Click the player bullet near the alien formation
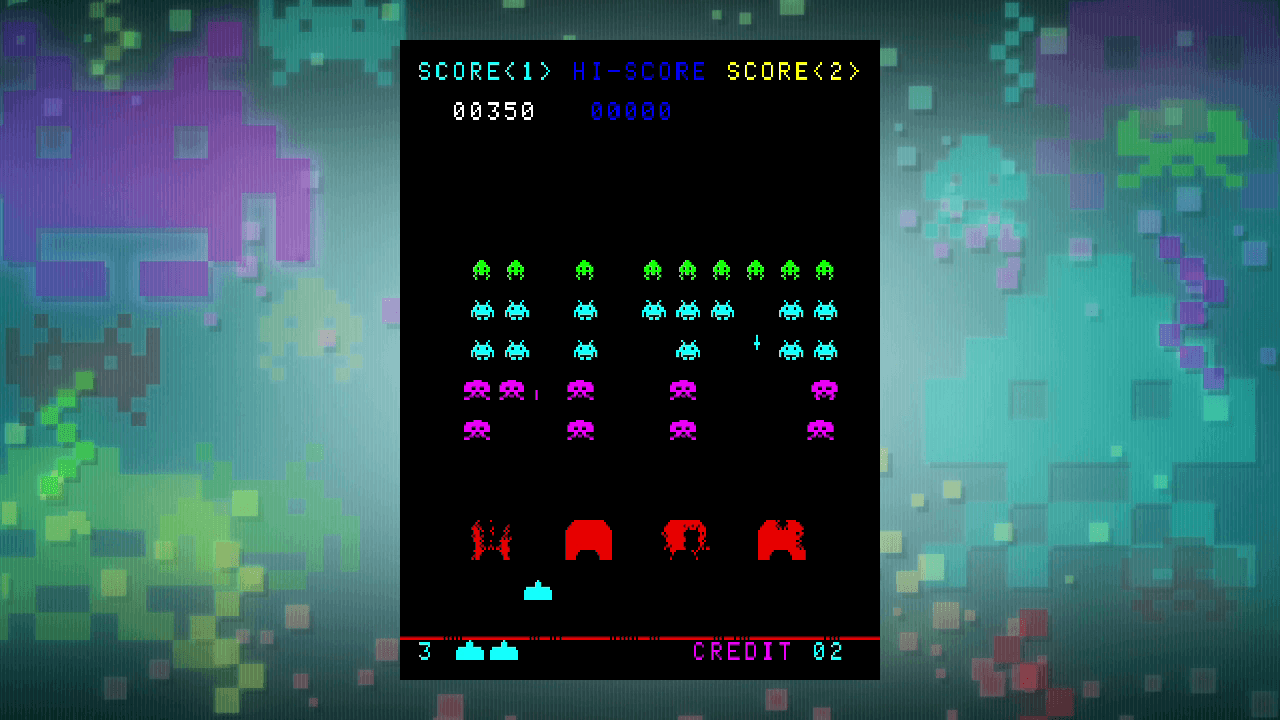 coord(757,343)
